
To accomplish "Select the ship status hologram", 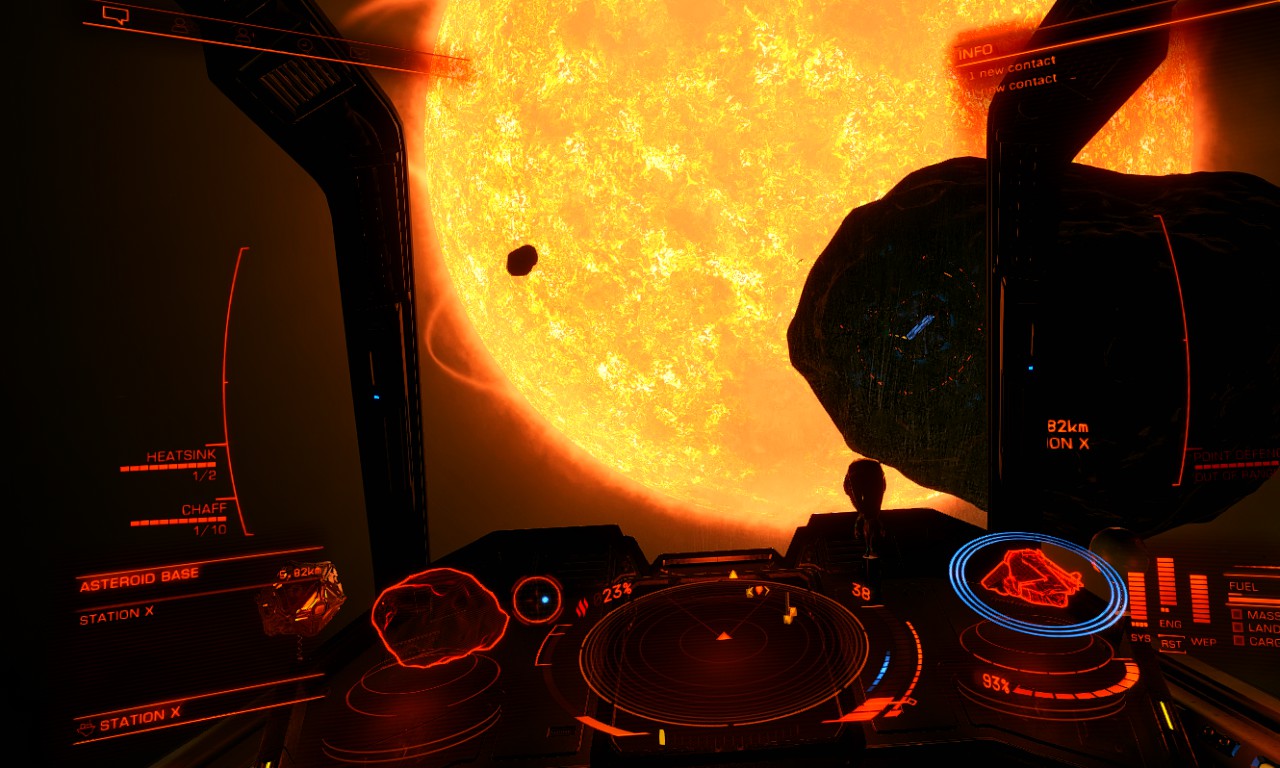I will (1031, 579).
